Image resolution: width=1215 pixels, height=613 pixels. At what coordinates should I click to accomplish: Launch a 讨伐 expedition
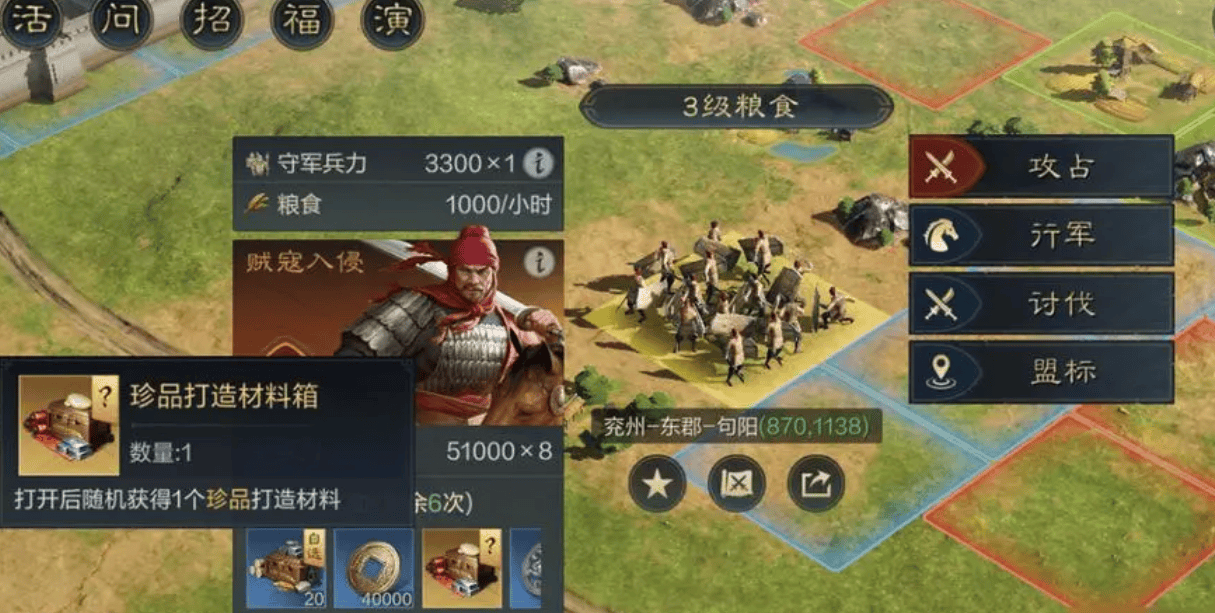click(x=1041, y=303)
